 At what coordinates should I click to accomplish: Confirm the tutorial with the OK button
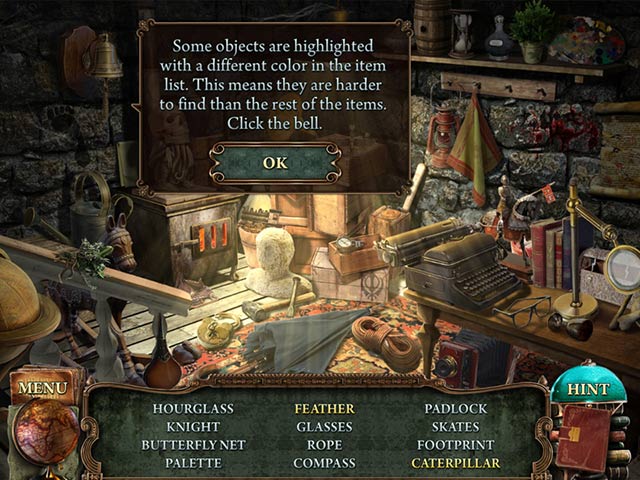click(x=274, y=162)
